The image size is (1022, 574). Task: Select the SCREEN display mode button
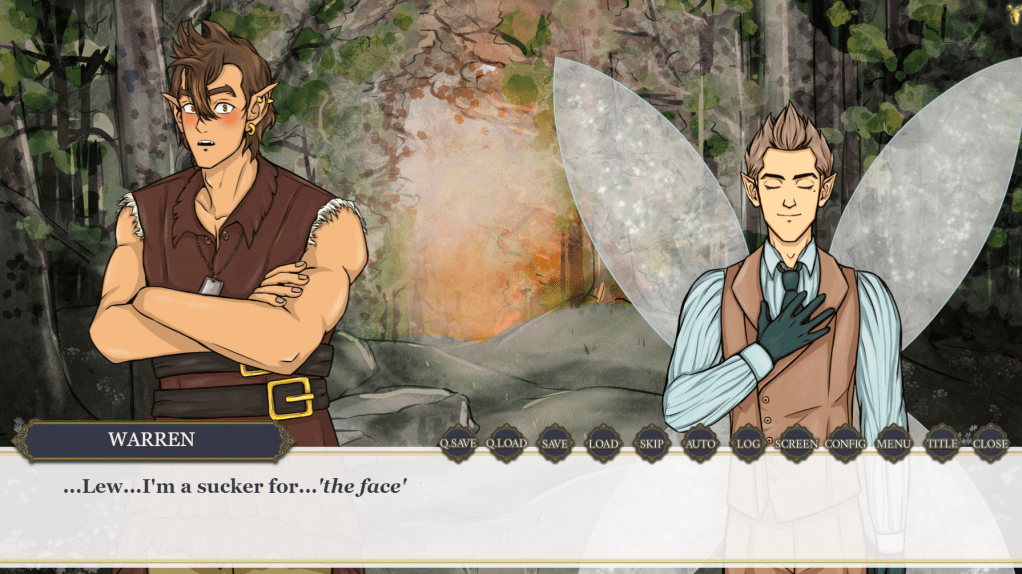coord(797,443)
